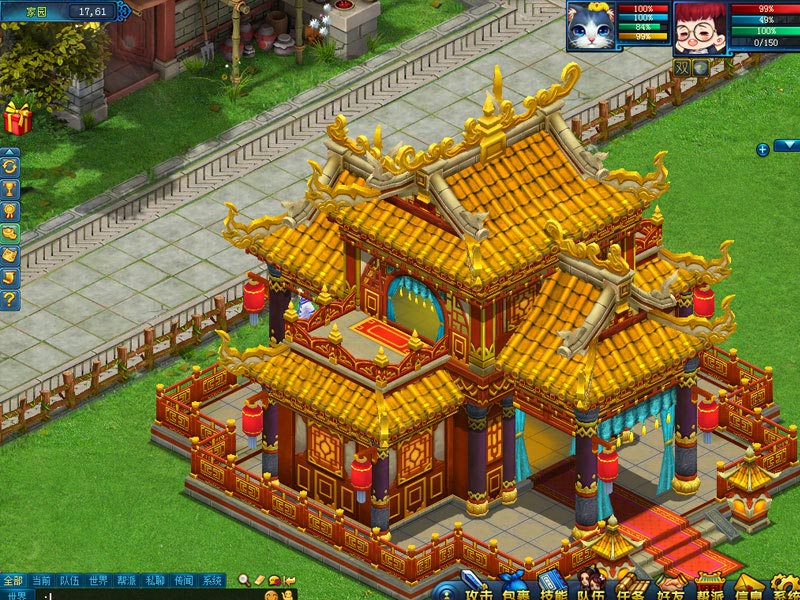
Task: Switch chat to the 世界 (World) tab
Action: point(98,580)
